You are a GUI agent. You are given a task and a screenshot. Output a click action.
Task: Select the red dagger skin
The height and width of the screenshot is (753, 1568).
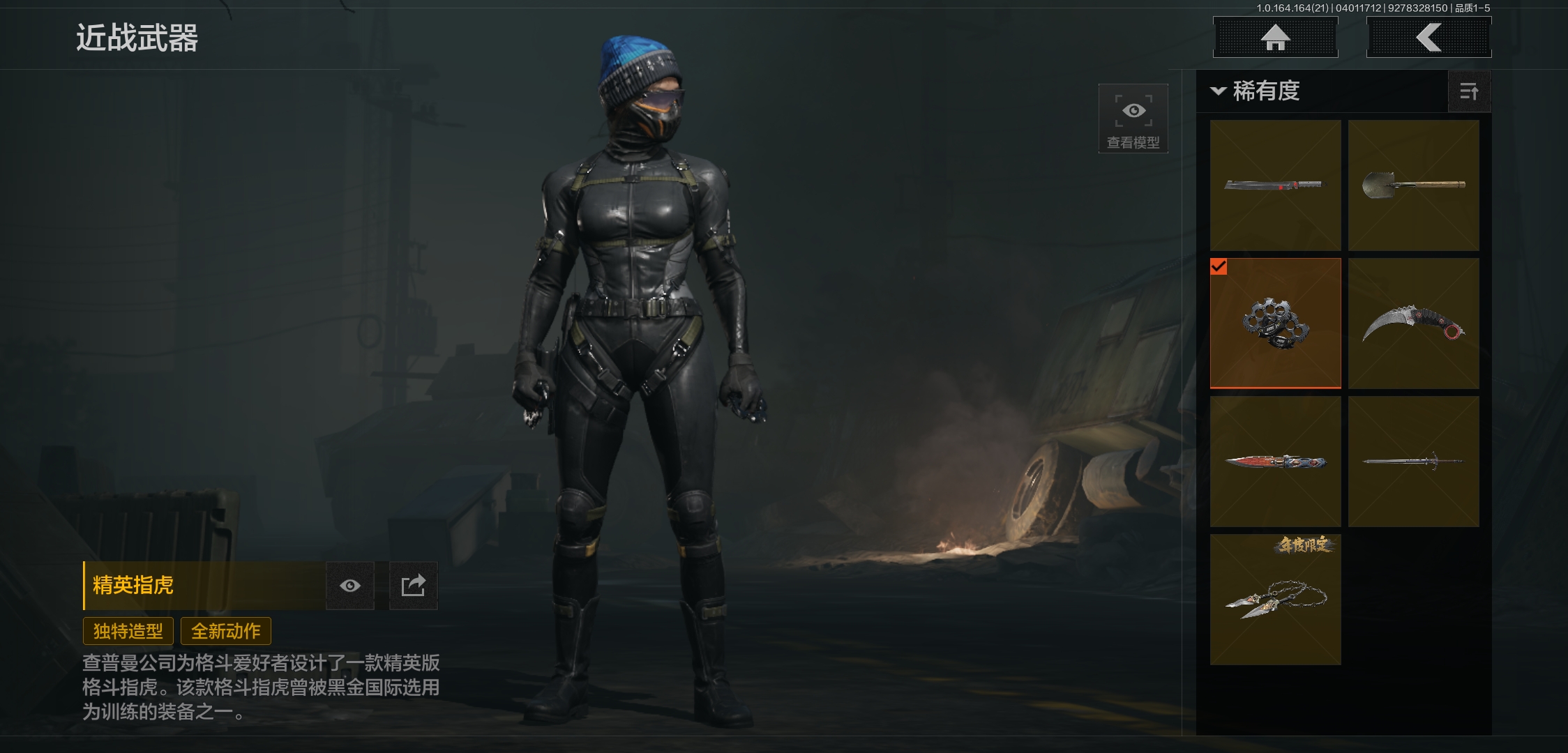pyautogui.click(x=1275, y=462)
